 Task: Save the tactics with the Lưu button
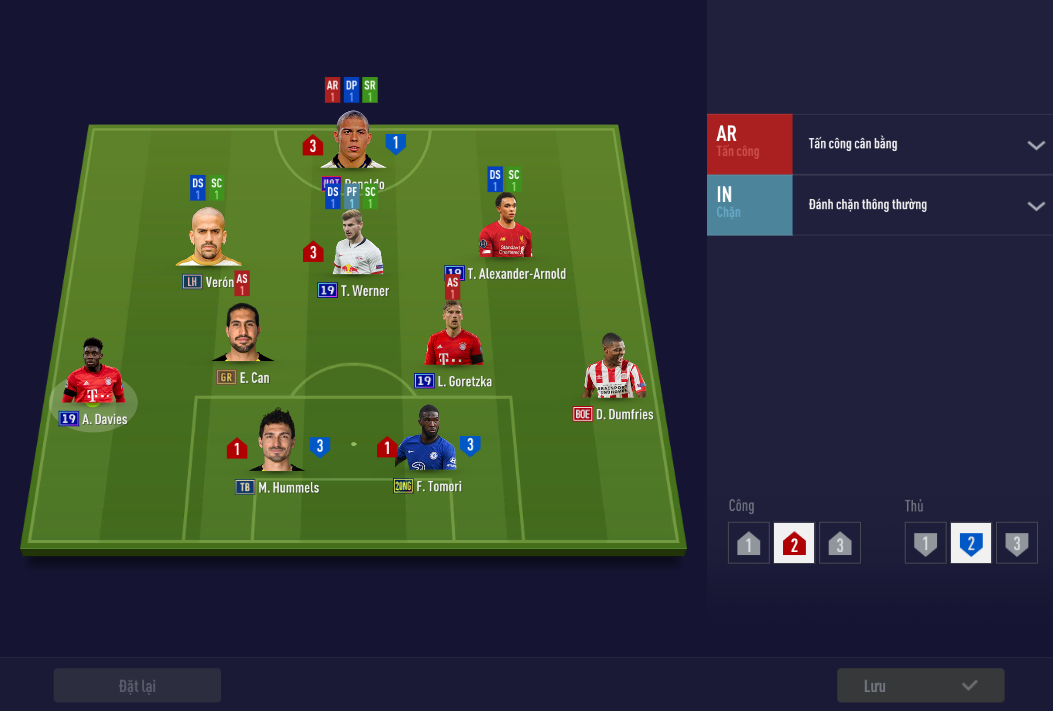pyautogui.click(x=920, y=686)
